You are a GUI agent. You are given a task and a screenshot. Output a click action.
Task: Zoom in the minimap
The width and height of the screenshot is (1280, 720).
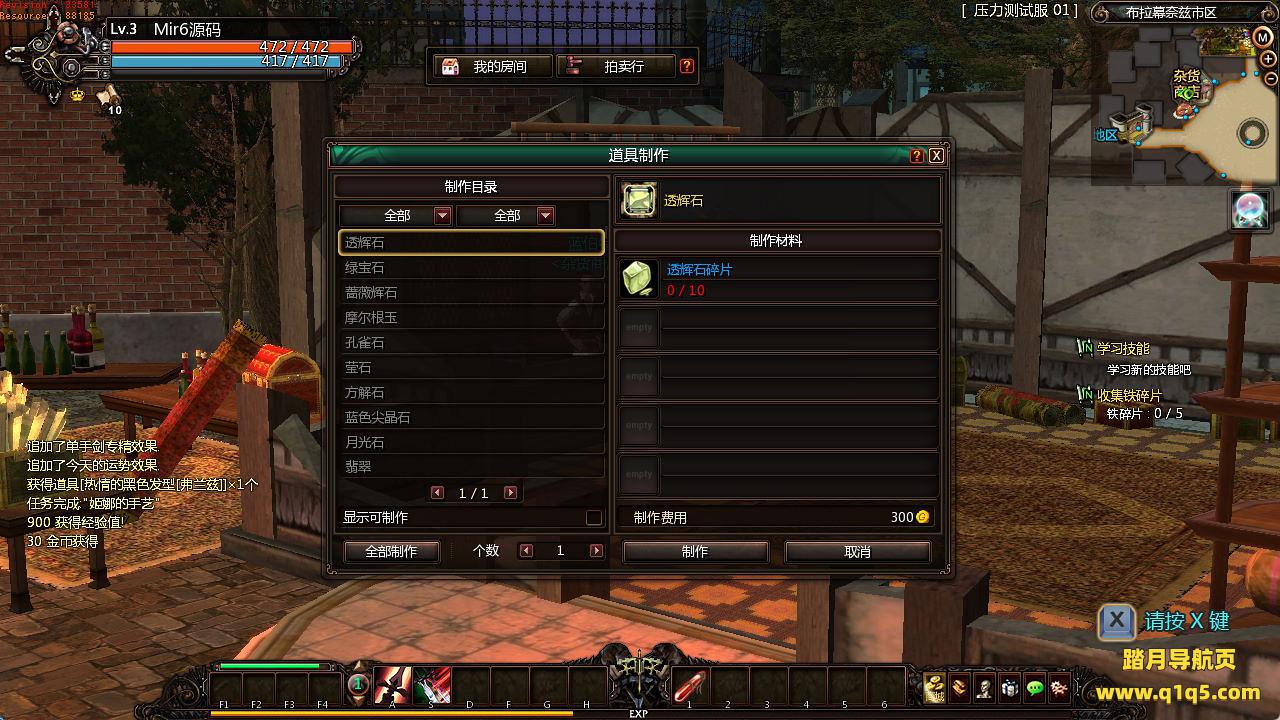point(1268,59)
